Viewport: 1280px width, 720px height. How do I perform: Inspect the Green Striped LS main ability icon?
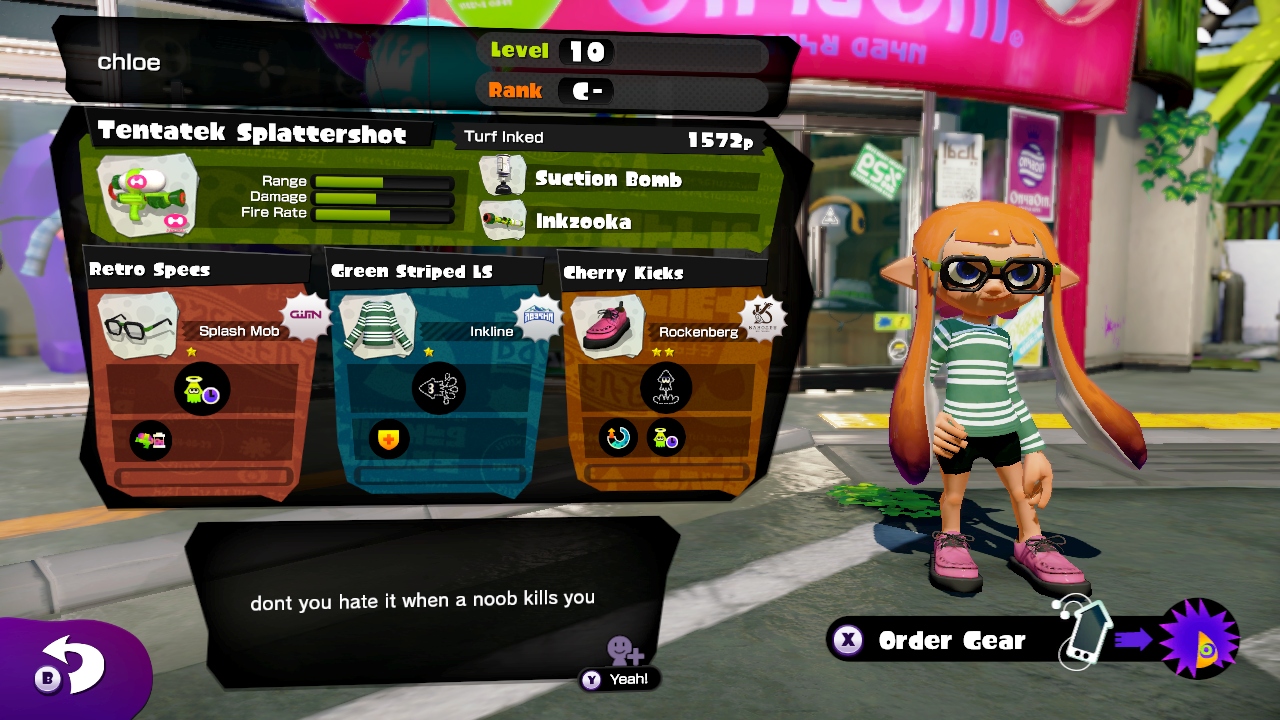[438, 389]
